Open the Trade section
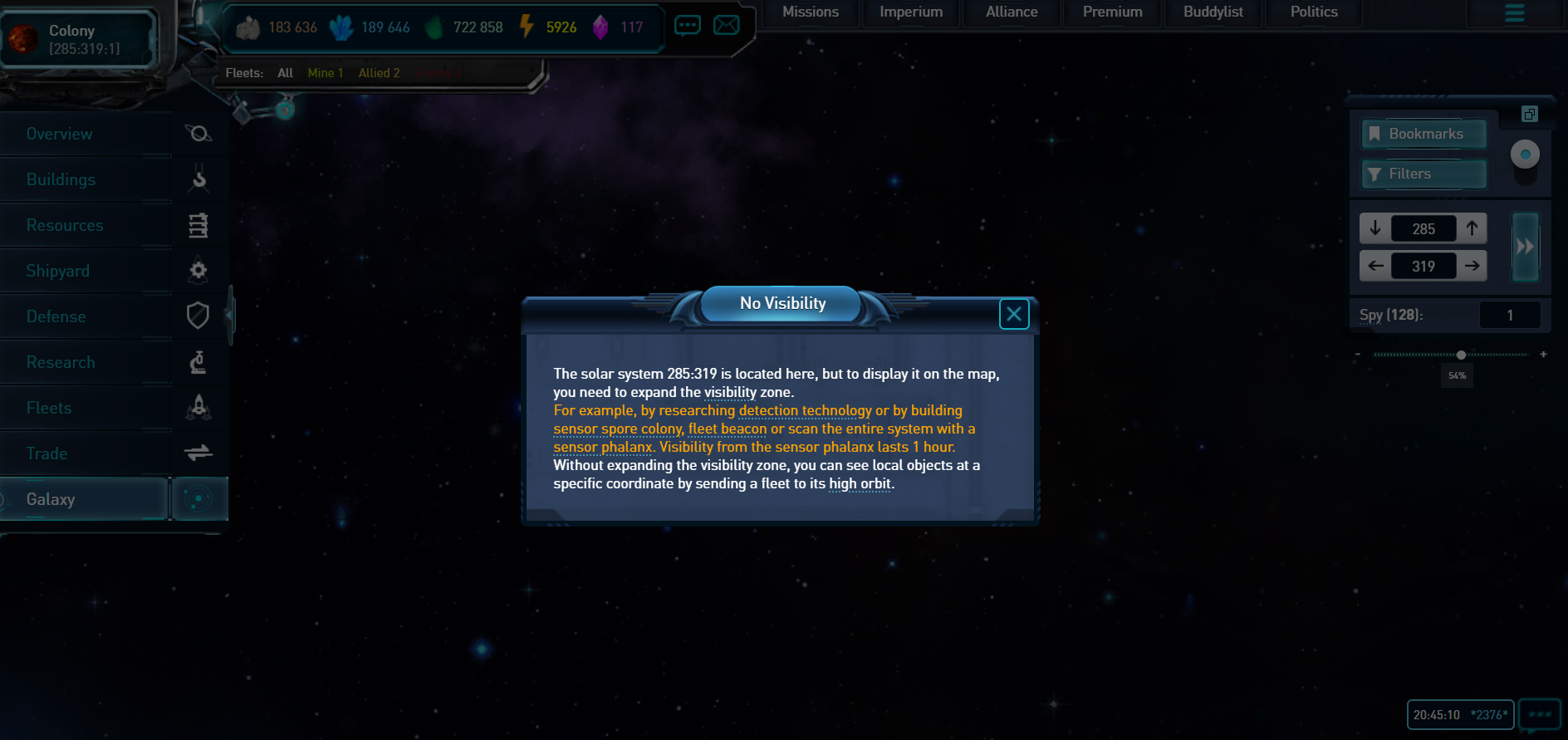 47,453
